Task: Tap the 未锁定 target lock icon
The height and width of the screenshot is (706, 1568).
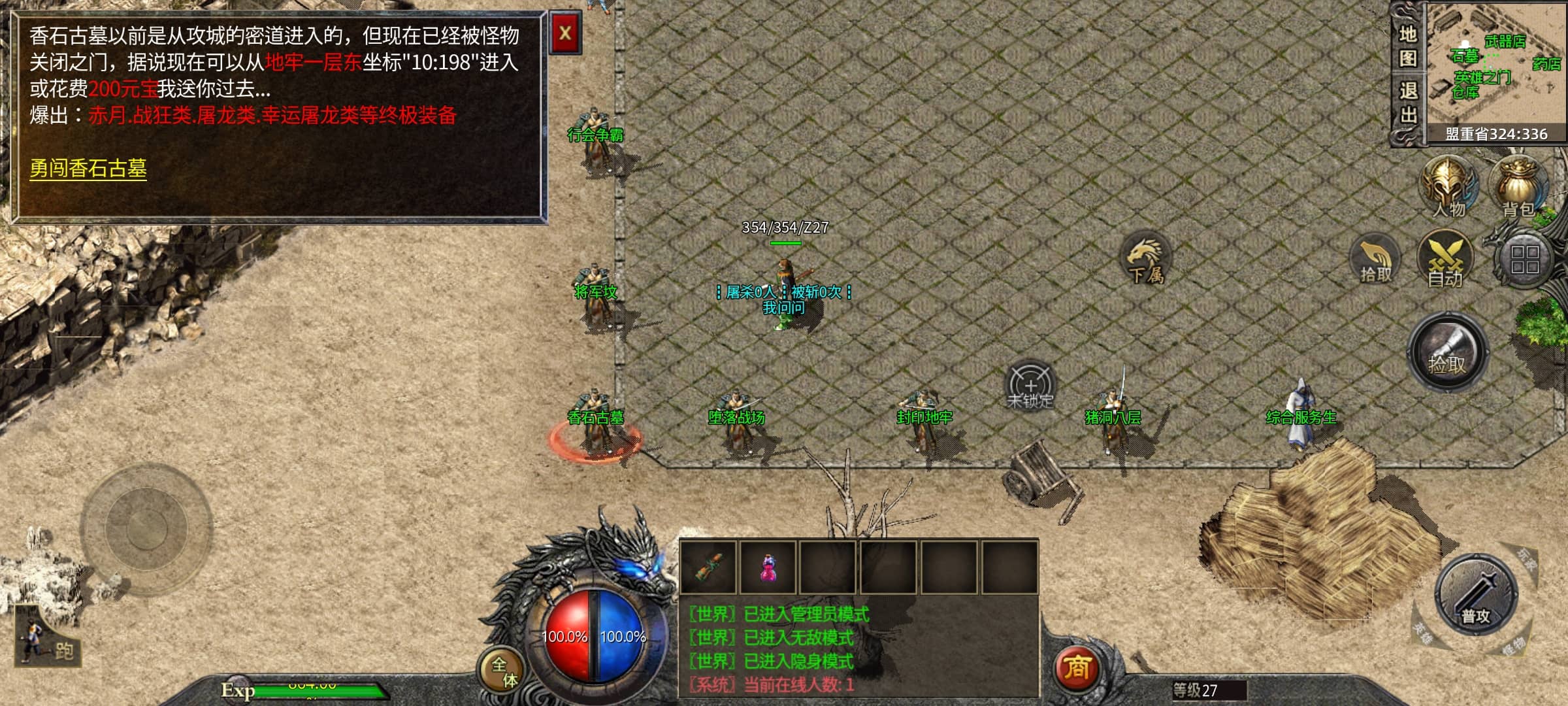Action: point(1030,386)
